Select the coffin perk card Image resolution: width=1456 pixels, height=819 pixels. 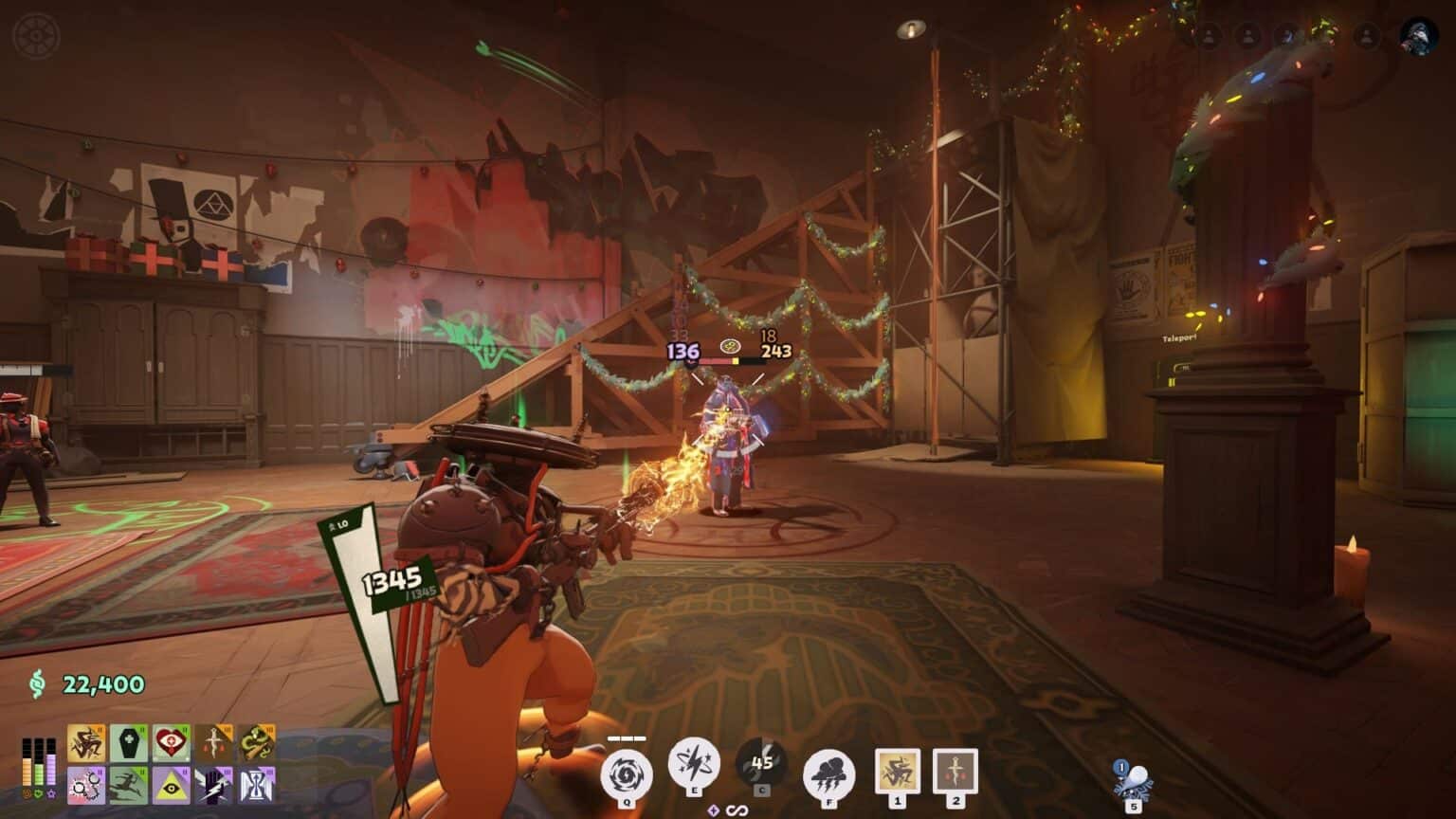[129, 743]
